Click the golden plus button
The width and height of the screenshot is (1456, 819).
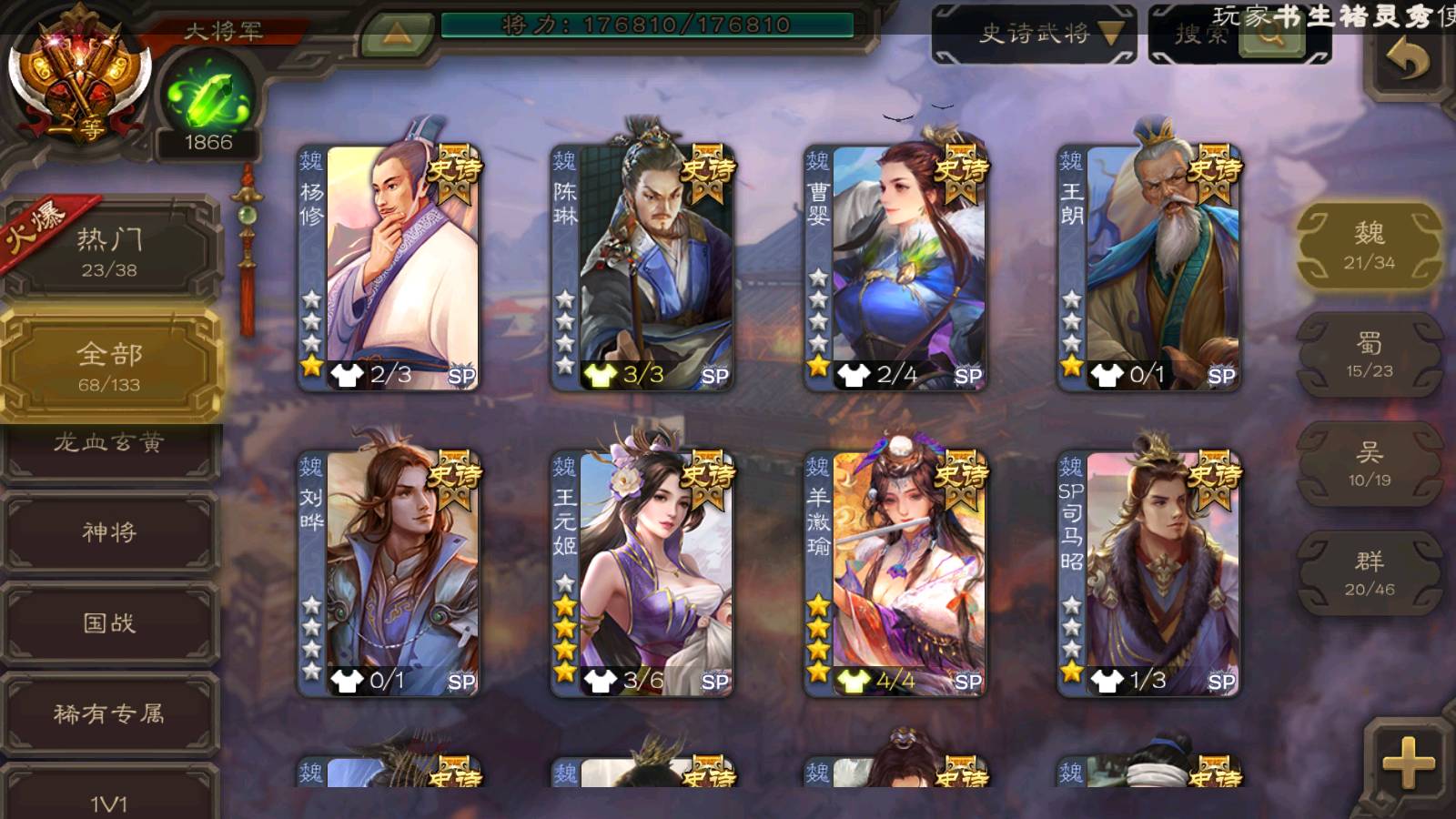tap(1407, 763)
